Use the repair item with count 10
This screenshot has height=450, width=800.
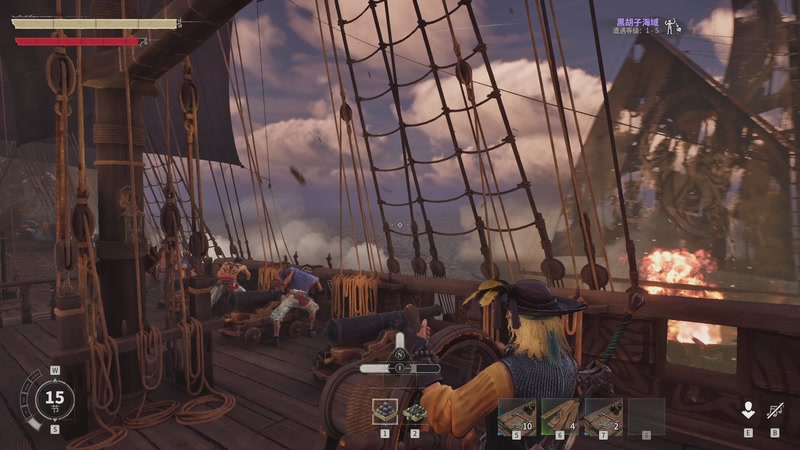point(518,415)
